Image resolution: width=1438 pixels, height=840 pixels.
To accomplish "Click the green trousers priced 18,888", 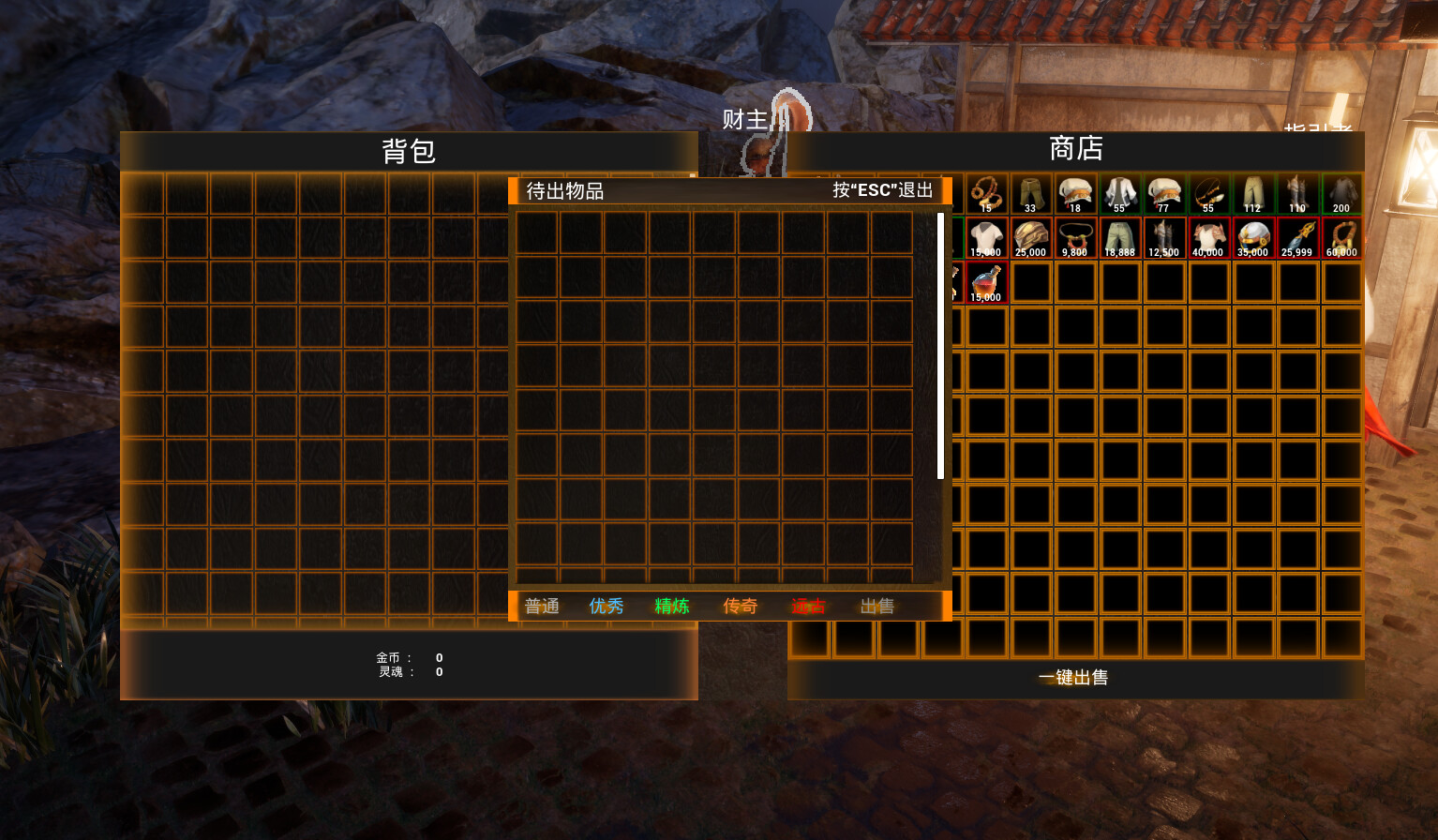I will [x=1119, y=237].
